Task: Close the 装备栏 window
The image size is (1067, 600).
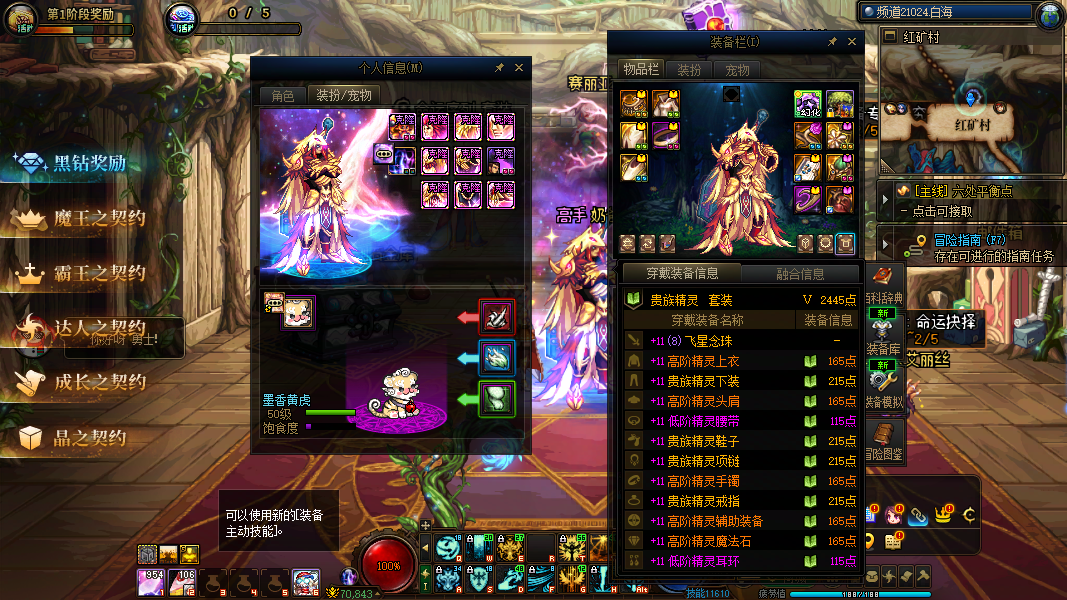Action: [853, 42]
